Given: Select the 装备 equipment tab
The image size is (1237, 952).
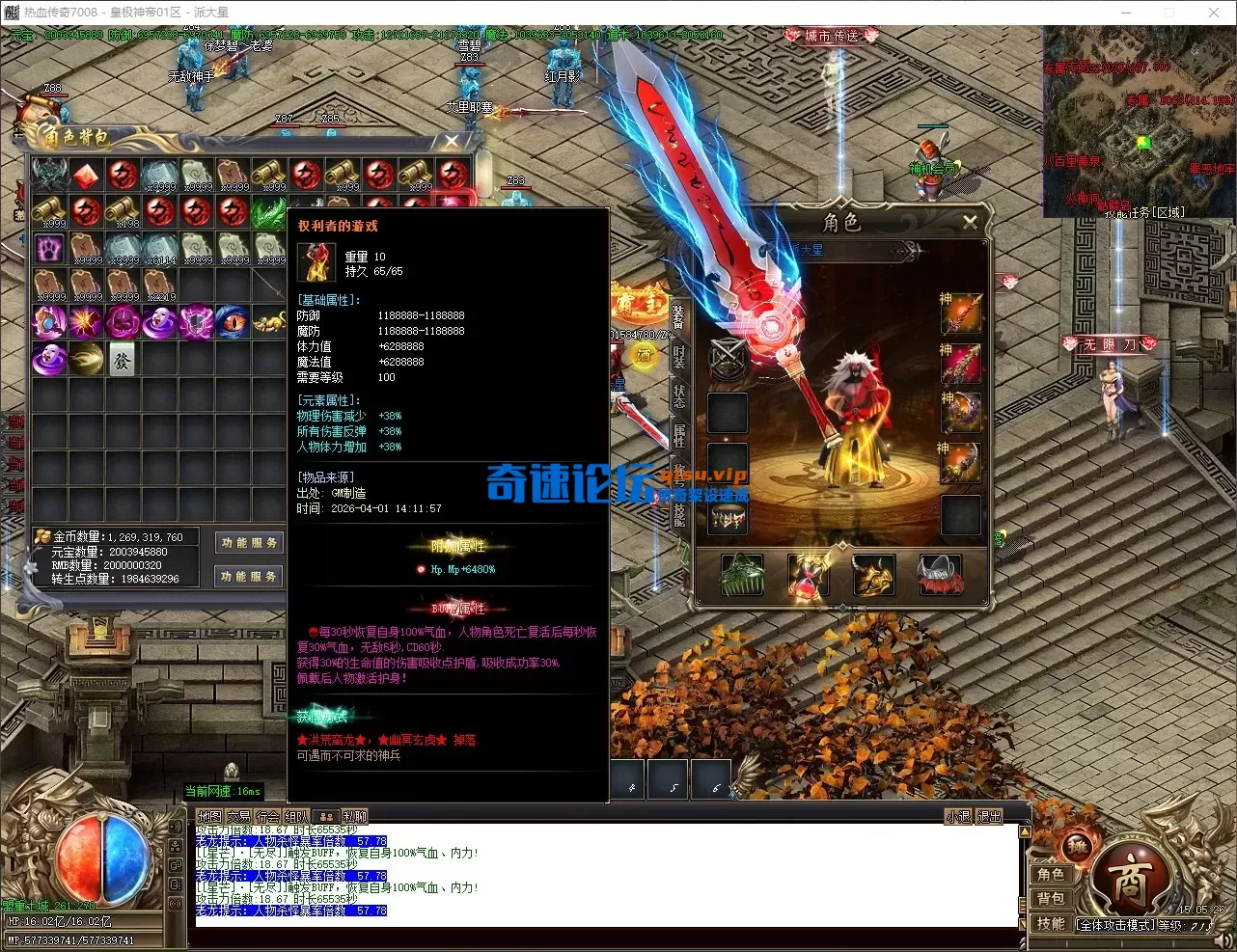Looking at the screenshot, I should pos(678,316).
